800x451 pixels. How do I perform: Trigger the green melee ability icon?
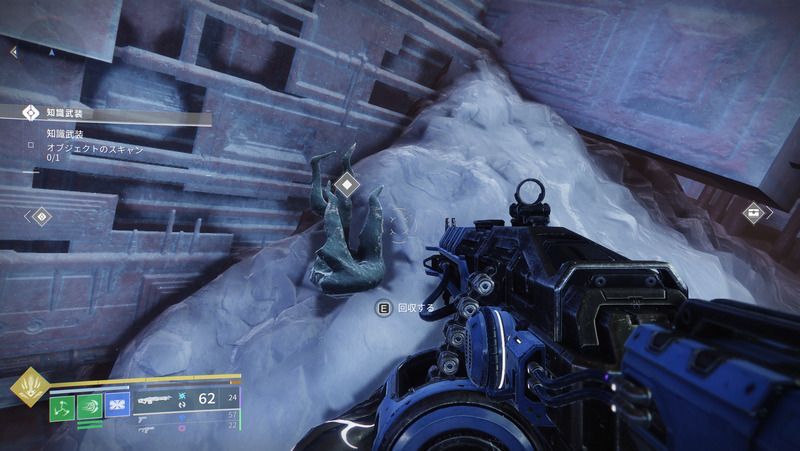pyautogui.click(x=89, y=403)
